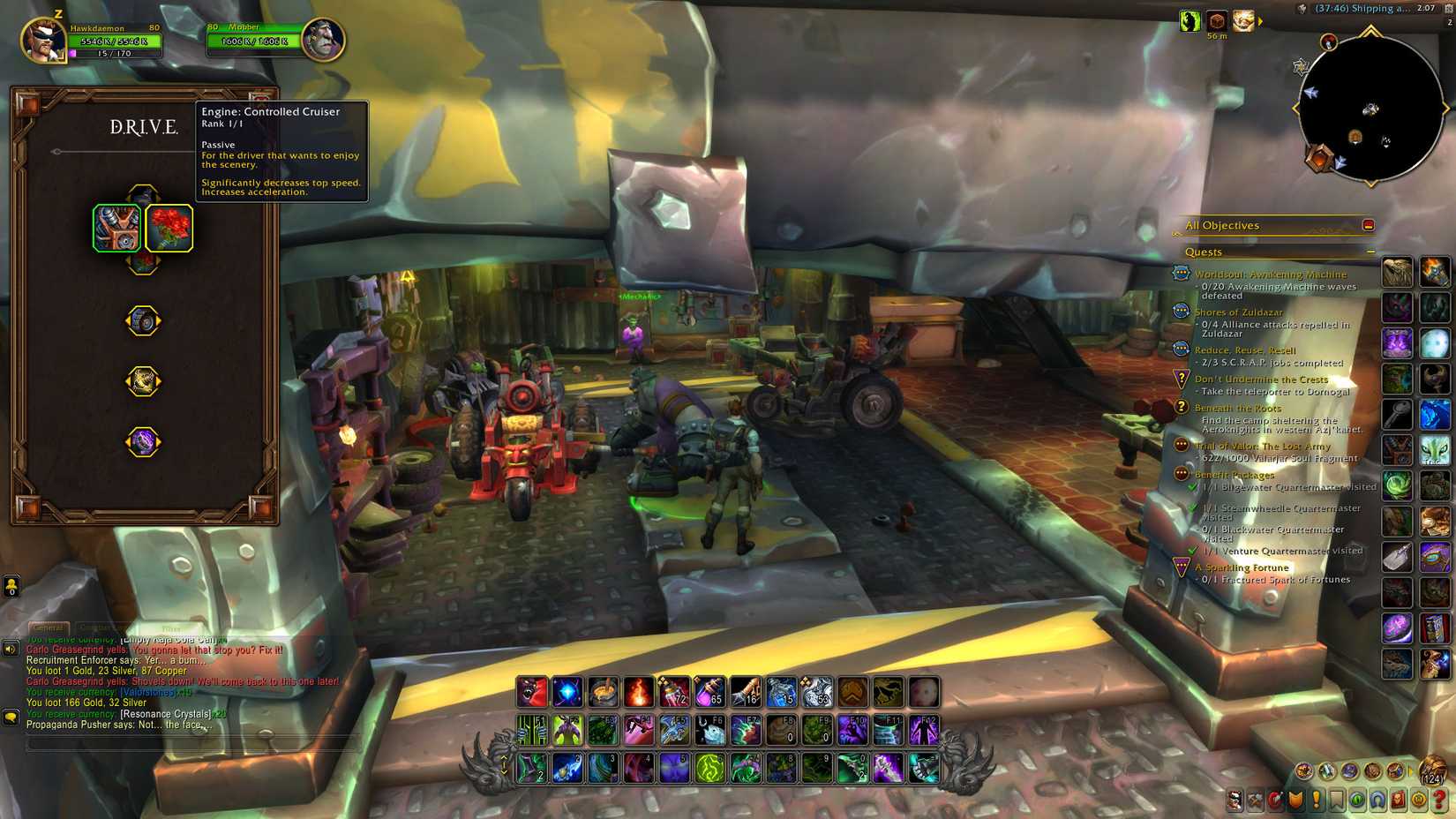Image resolution: width=1456 pixels, height=819 pixels.
Task: Switch to the General chat tab
Action: (x=49, y=627)
